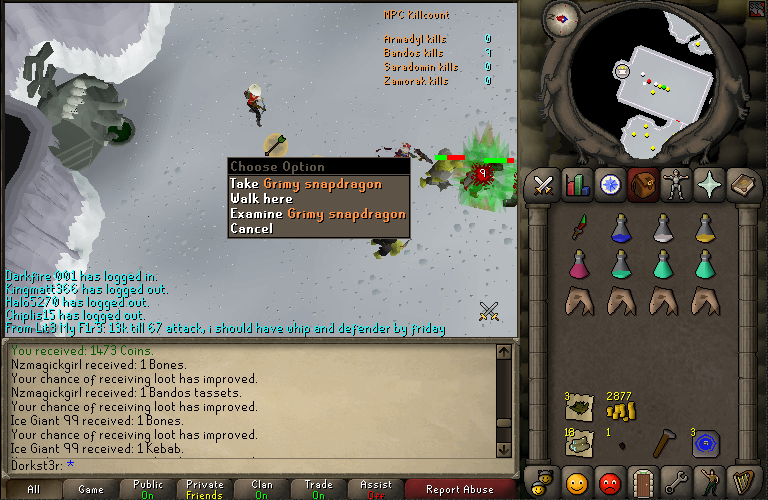This screenshot has height=500, width=768.
Task: Open the Friends List tab
Action: (577, 482)
